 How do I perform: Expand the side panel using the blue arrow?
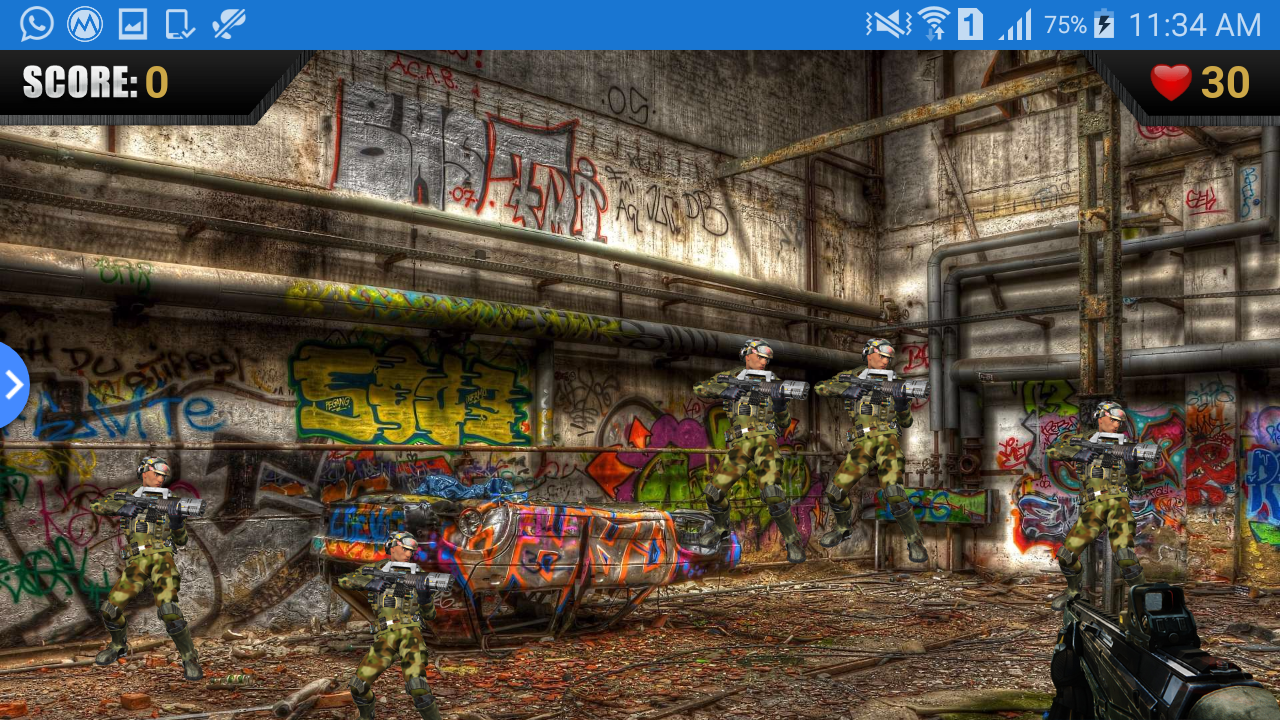[x=10, y=385]
